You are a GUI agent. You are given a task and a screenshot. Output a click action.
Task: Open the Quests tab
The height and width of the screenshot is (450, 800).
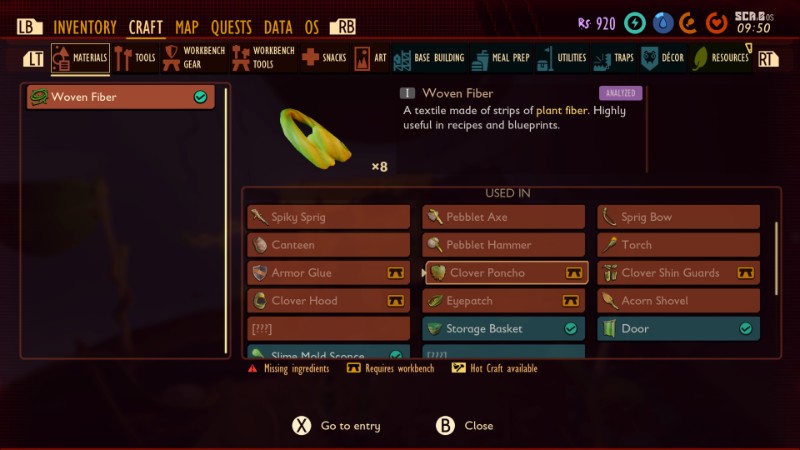tap(231, 27)
